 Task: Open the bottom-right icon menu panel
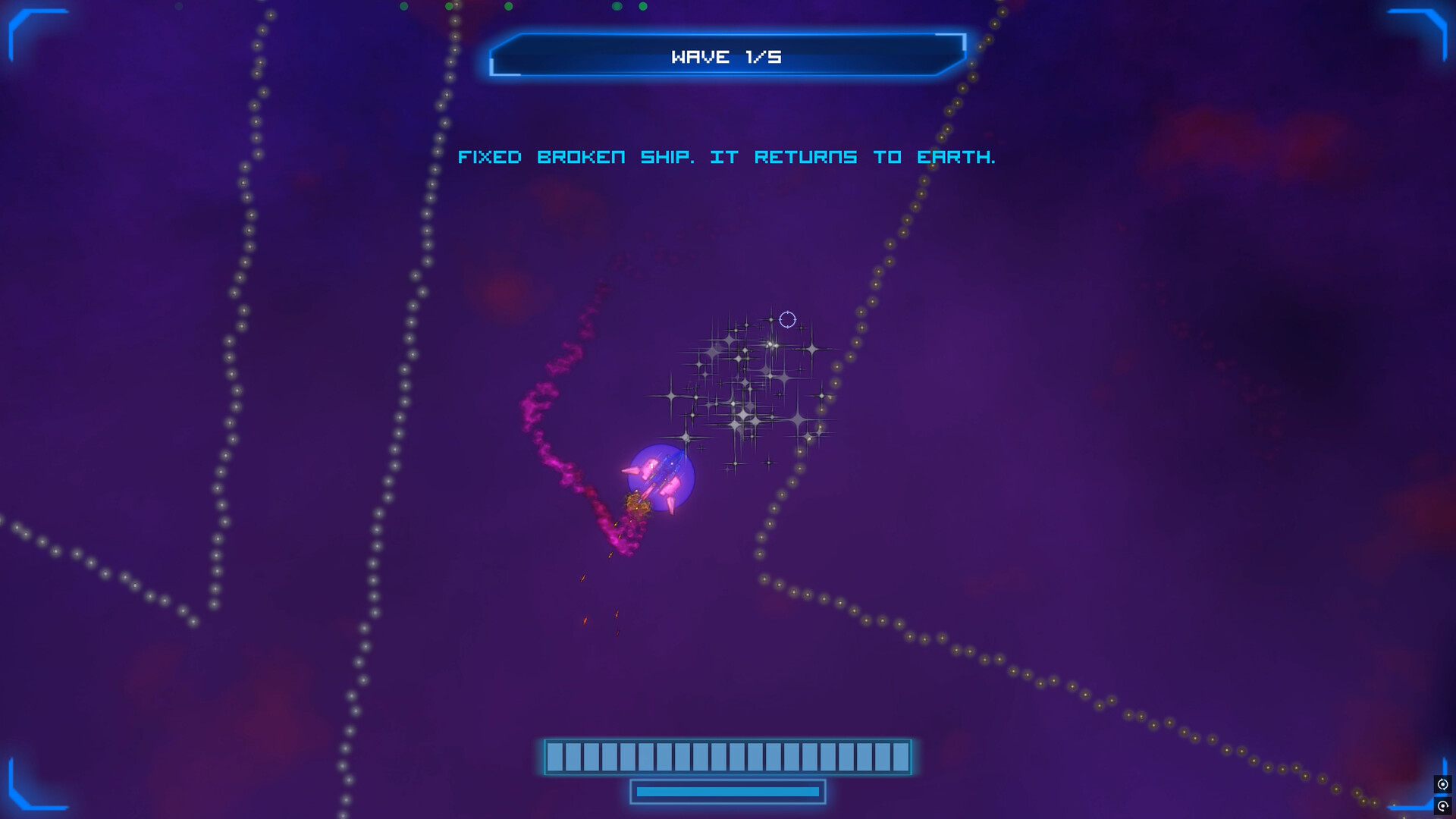(x=1443, y=795)
